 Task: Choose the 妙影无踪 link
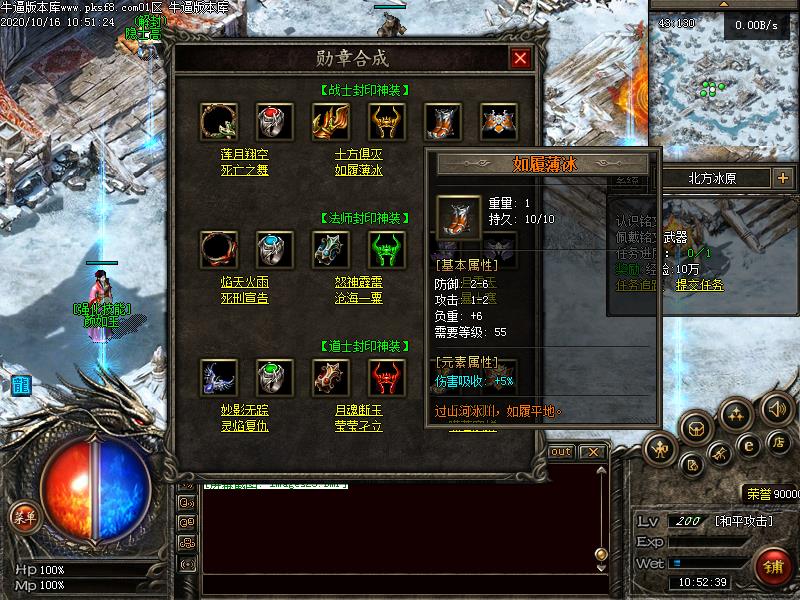[244, 410]
